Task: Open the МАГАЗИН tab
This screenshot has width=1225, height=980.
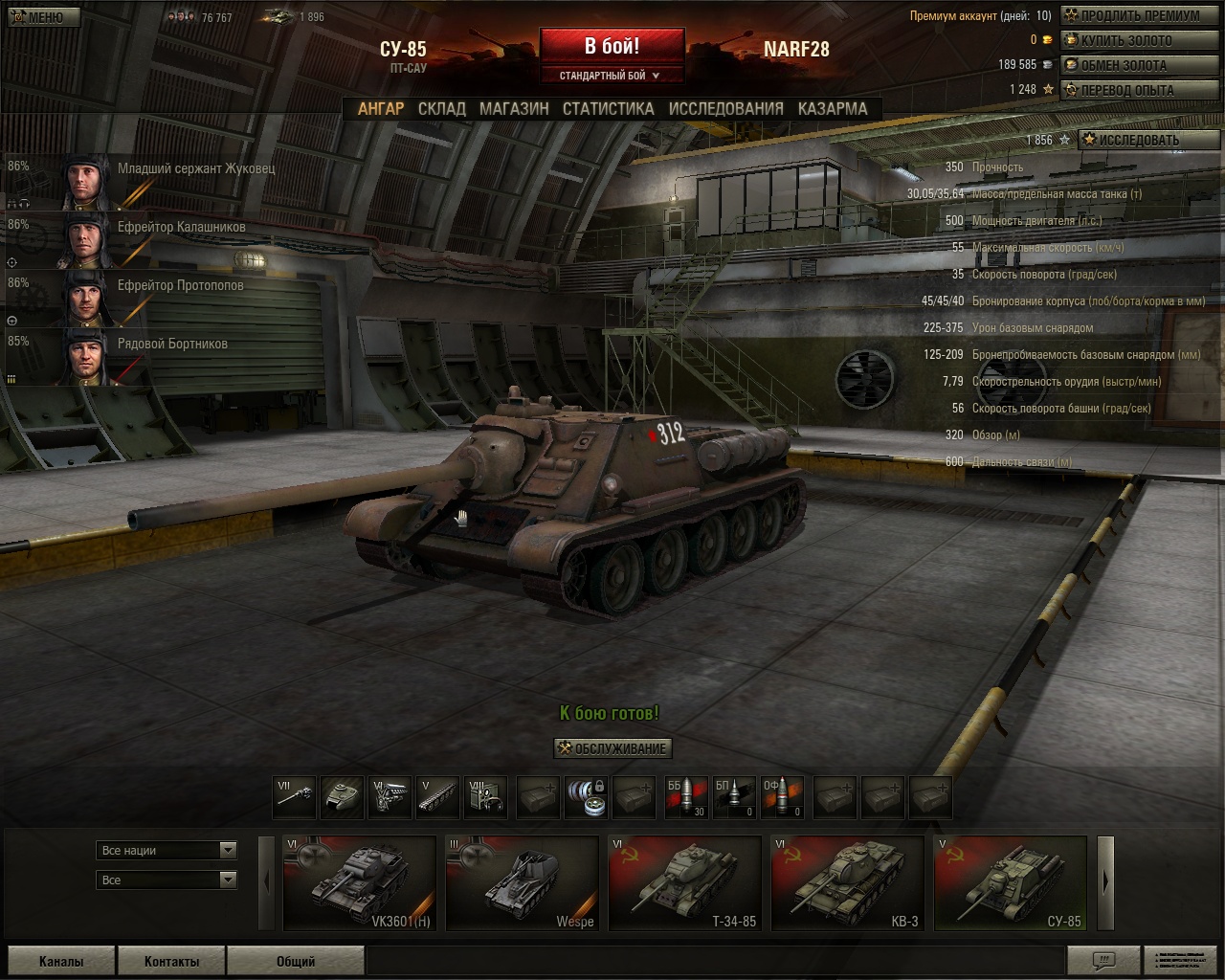Action: pos(514,109)
